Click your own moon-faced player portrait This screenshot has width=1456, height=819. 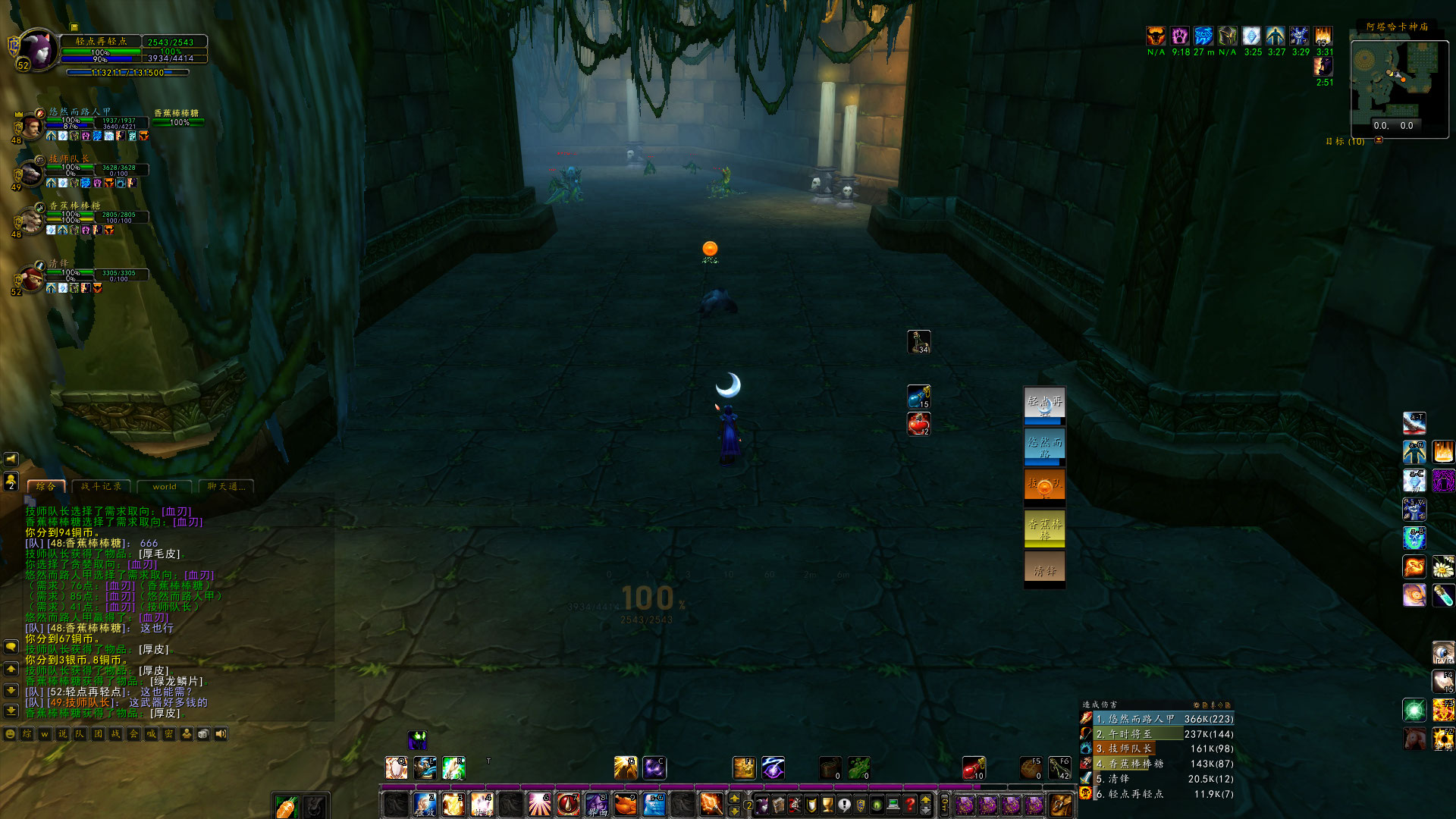(x=36, y=50)
